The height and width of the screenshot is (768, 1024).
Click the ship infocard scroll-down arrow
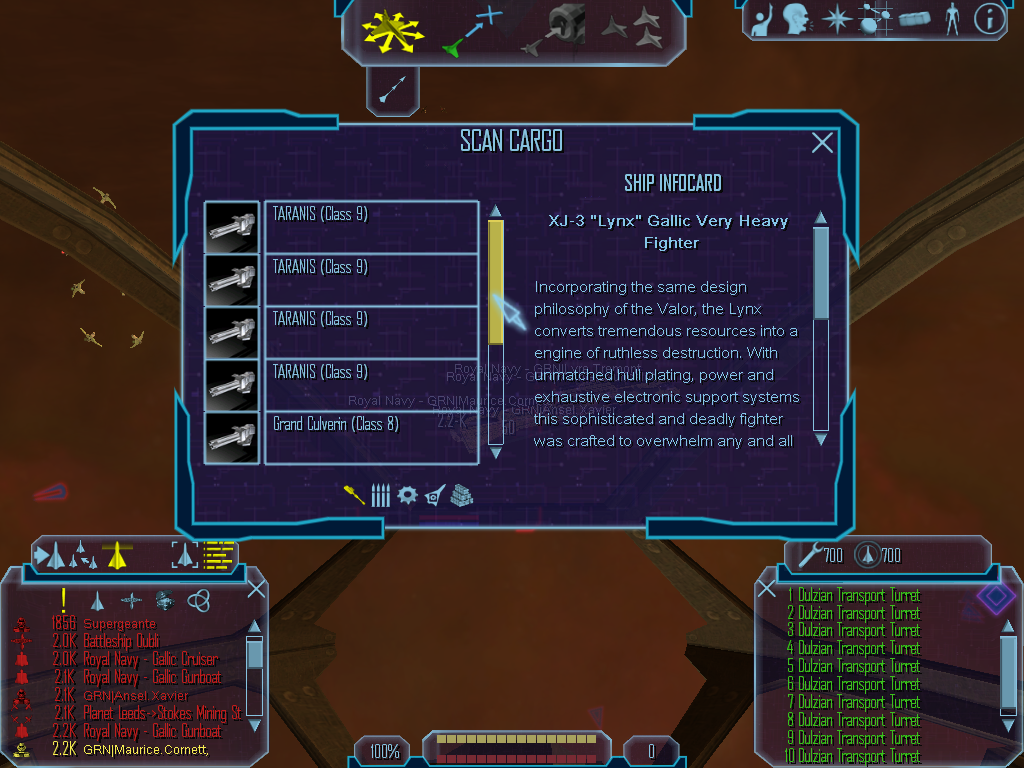[x=821, y=438]
